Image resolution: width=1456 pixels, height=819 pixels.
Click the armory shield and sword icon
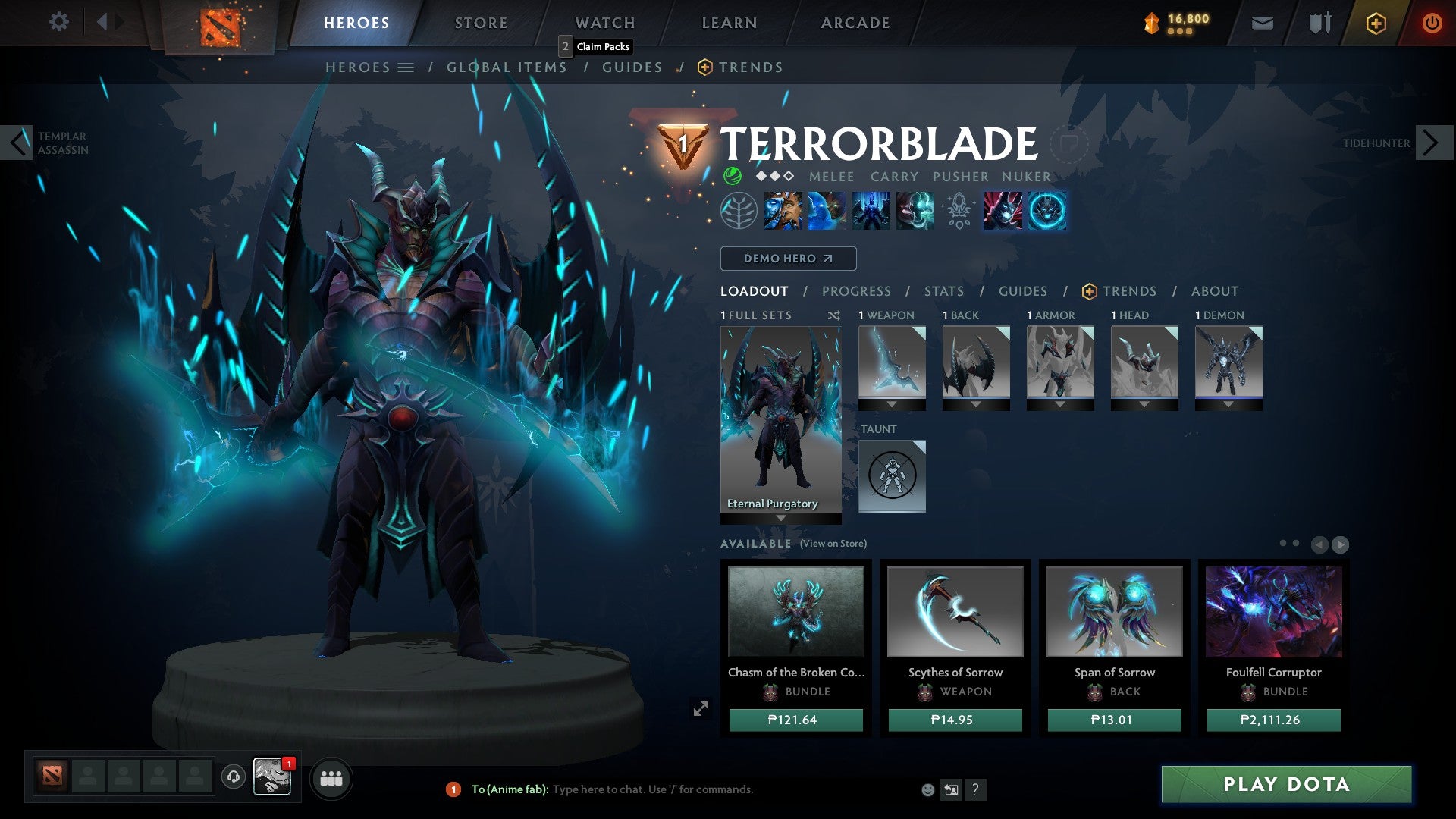(1319, 23)
